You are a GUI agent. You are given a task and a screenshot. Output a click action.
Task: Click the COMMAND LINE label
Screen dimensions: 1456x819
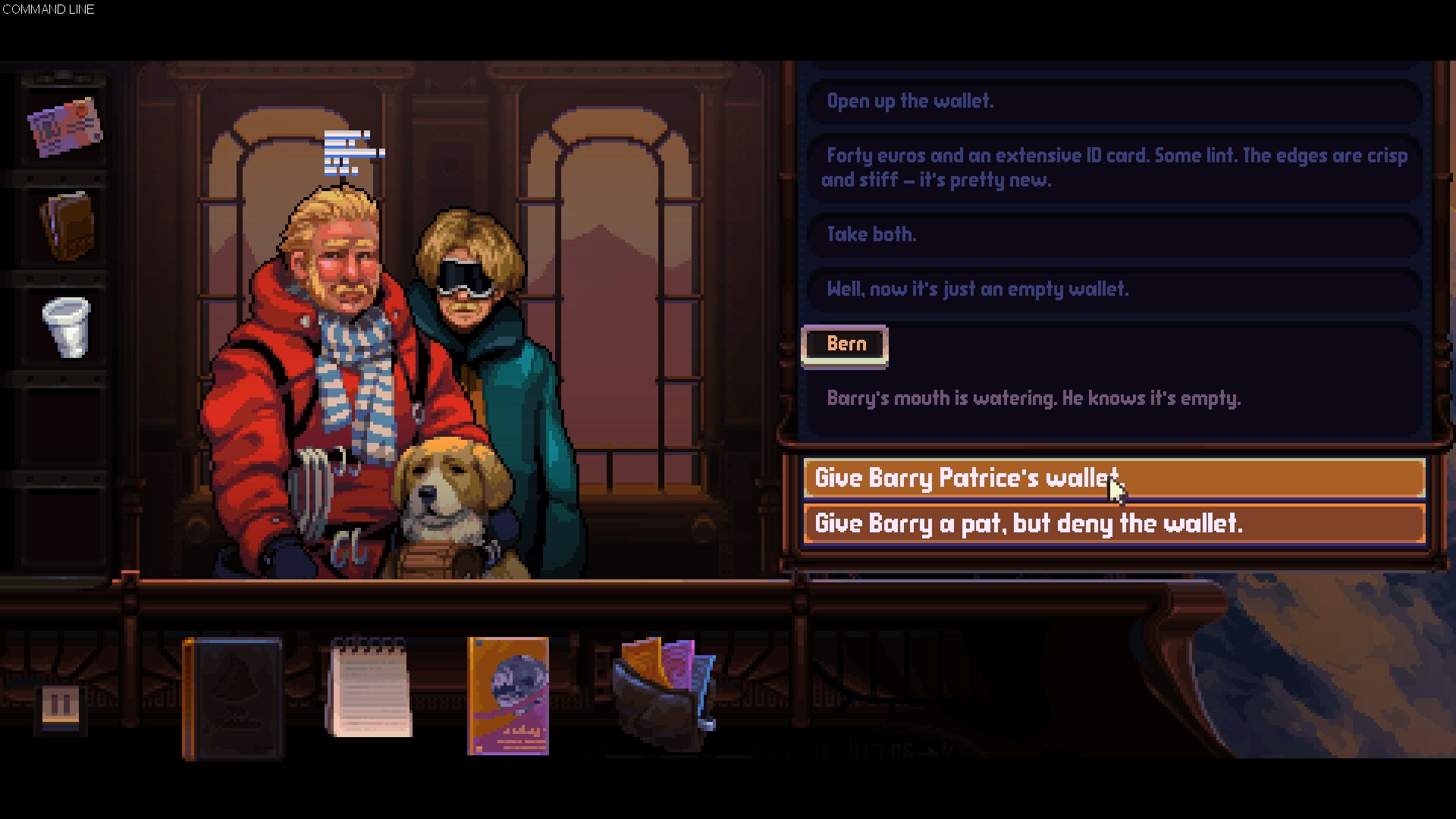point(49,10)
